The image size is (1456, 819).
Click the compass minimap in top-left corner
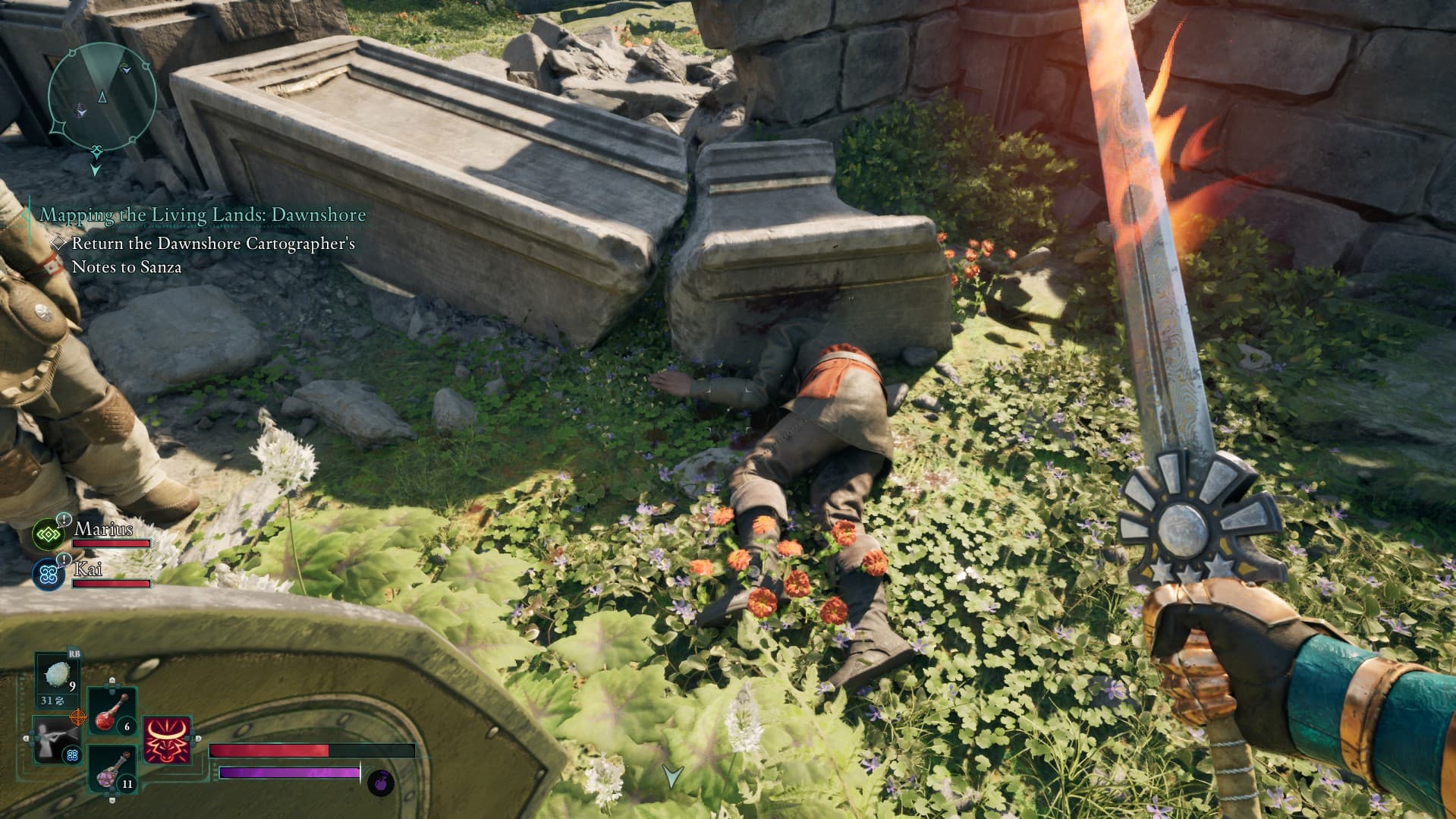click(102, 99)
